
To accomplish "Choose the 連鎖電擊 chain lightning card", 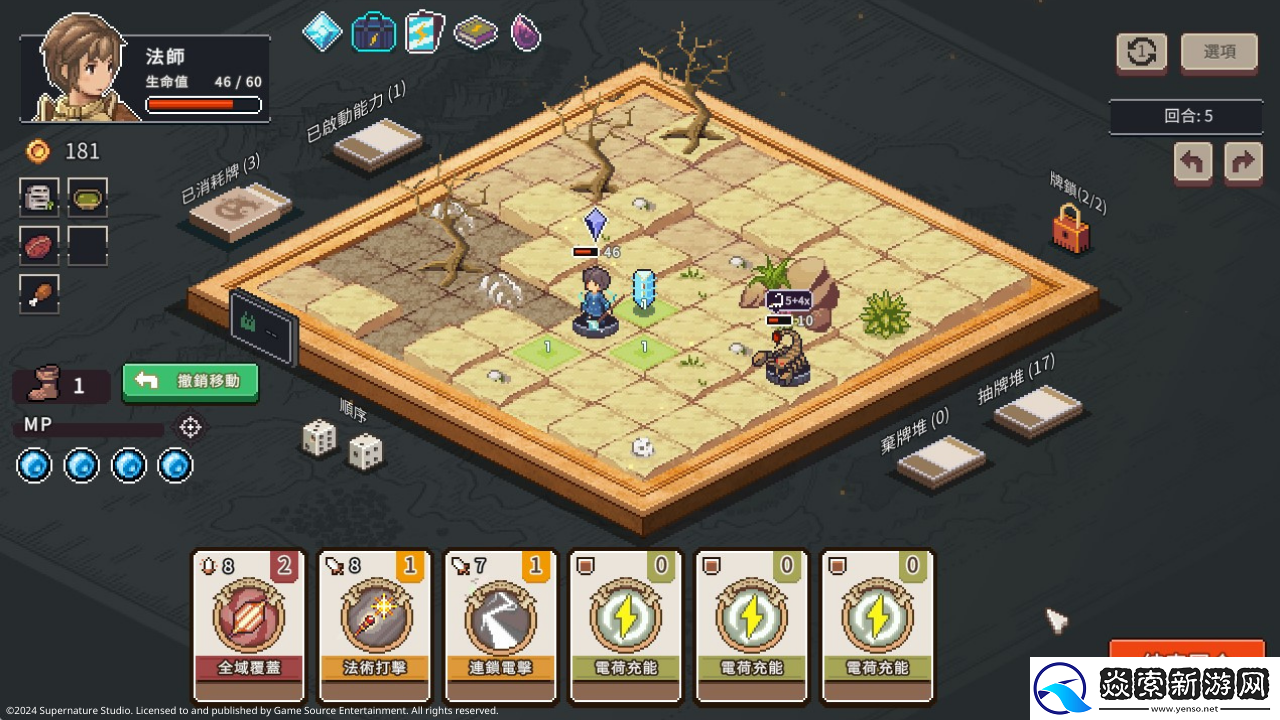I will [x=498, y=625].
